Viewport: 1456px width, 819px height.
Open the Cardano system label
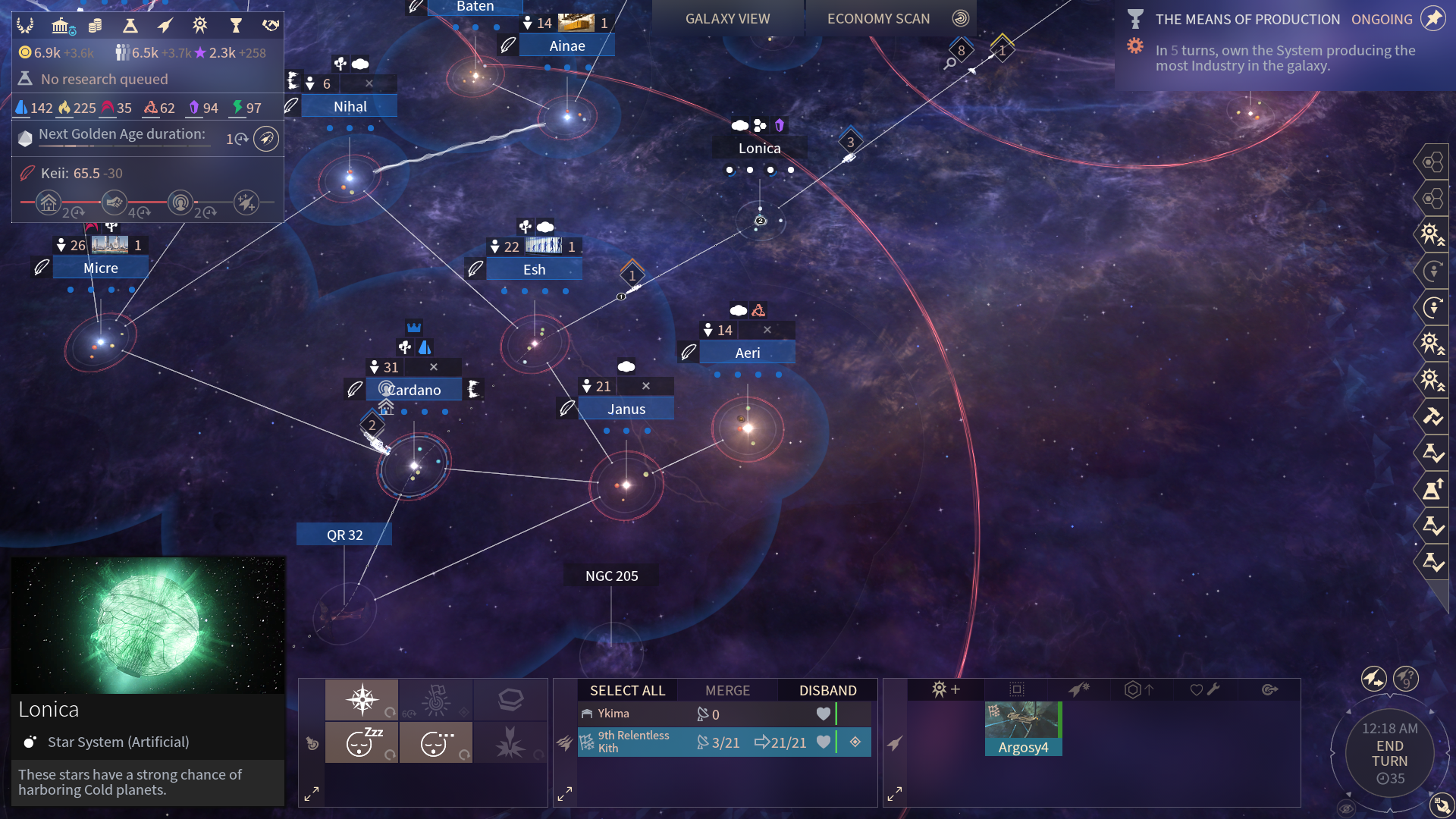[x=414, y=390]
